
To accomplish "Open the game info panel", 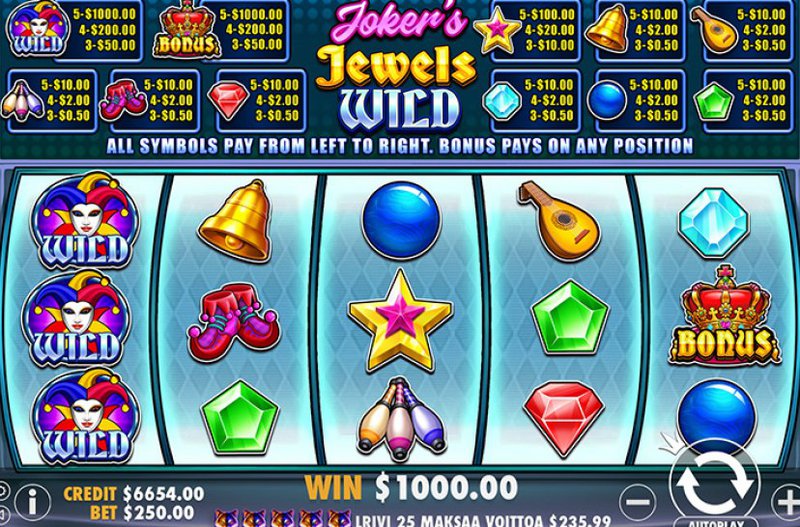I will click(33, 497).
